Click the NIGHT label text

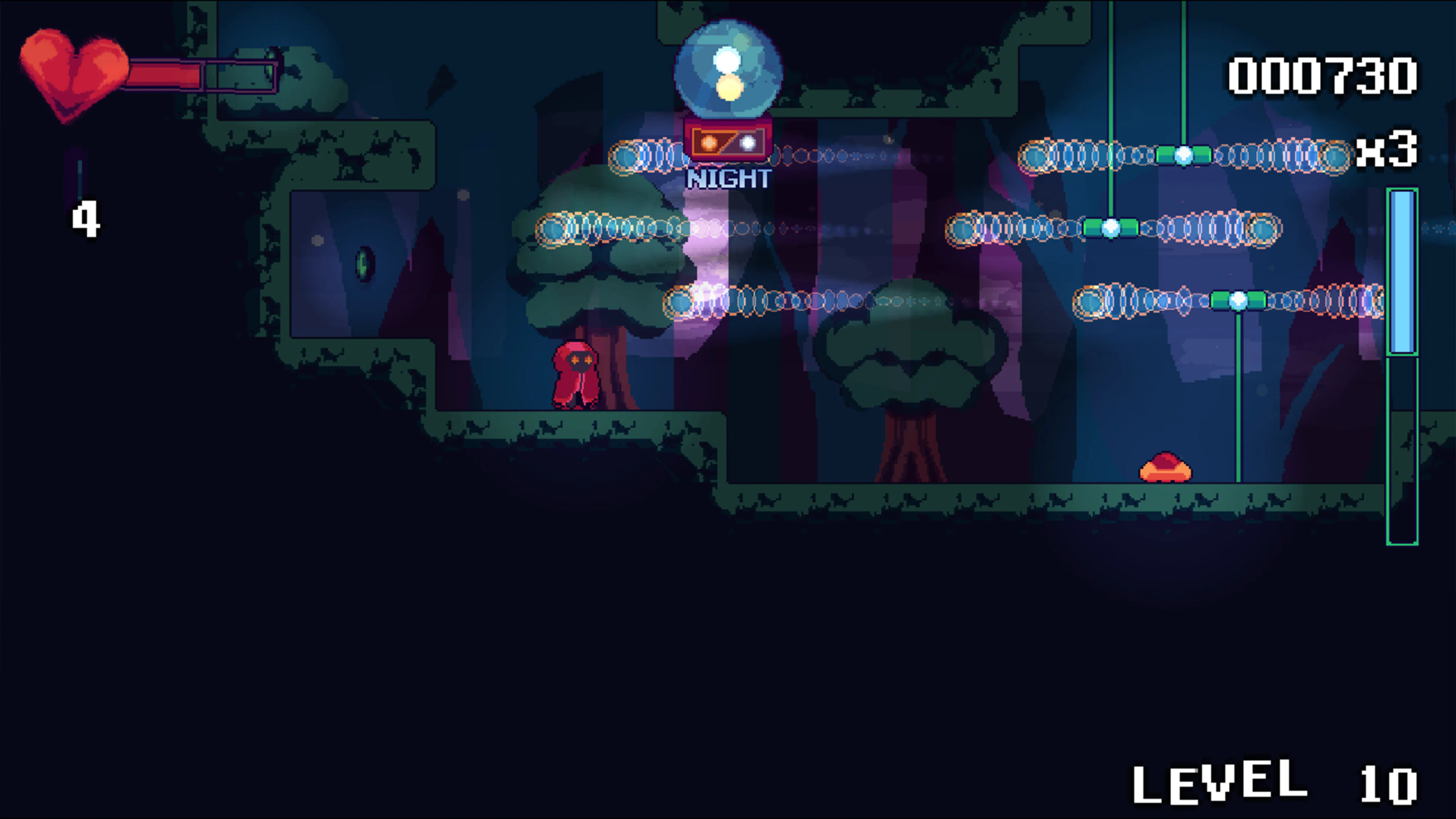[x=728, y=179]
